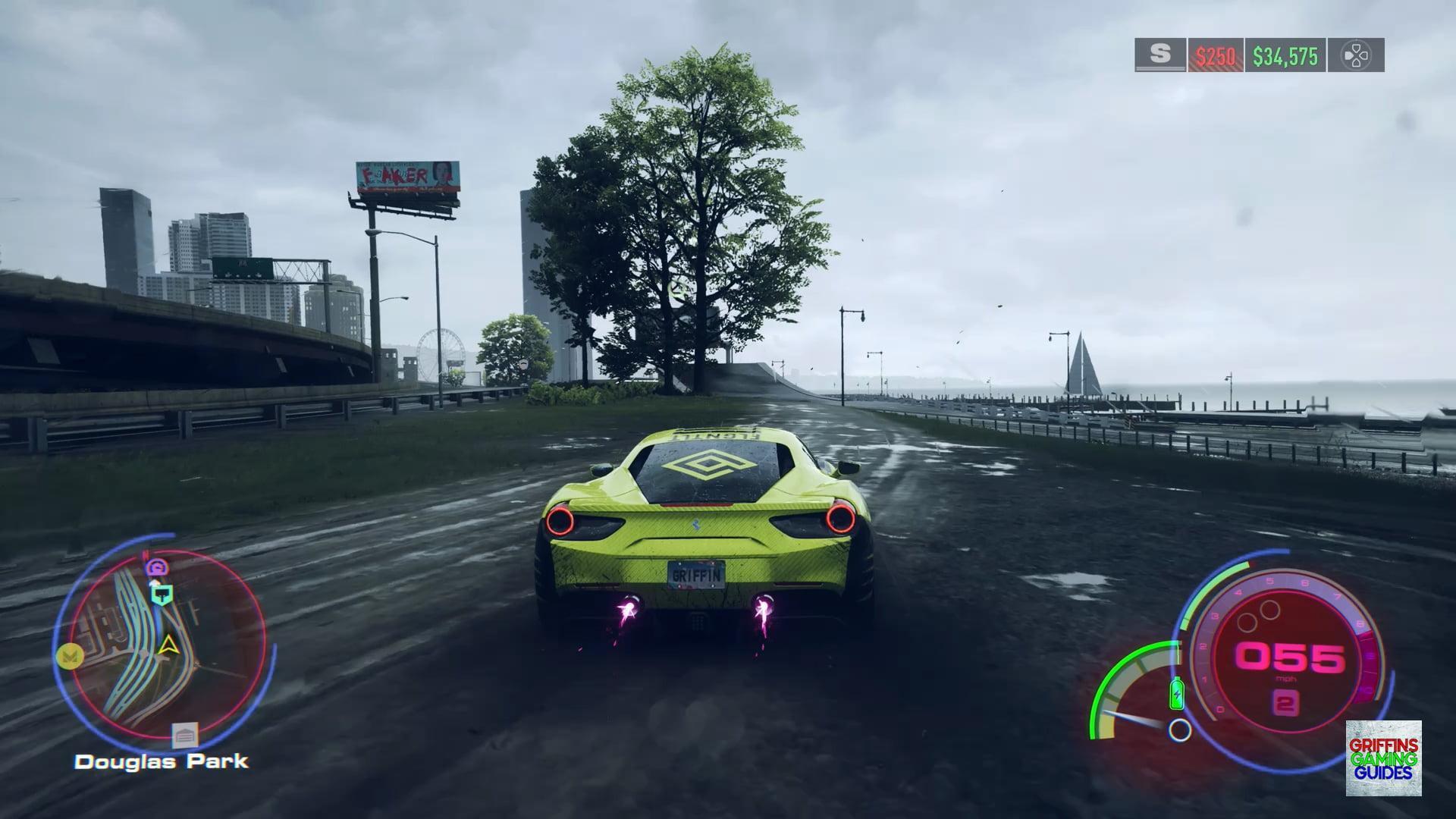Select the yellow M marker on minimap edge

pyautogui.click(x=71, y=656)
